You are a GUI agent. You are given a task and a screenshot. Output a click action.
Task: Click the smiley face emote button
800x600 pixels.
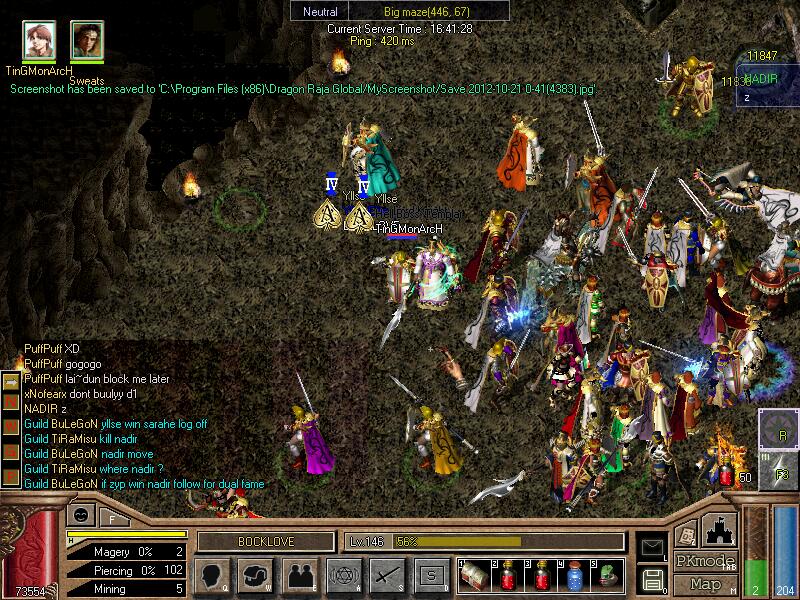pos(80,515)
